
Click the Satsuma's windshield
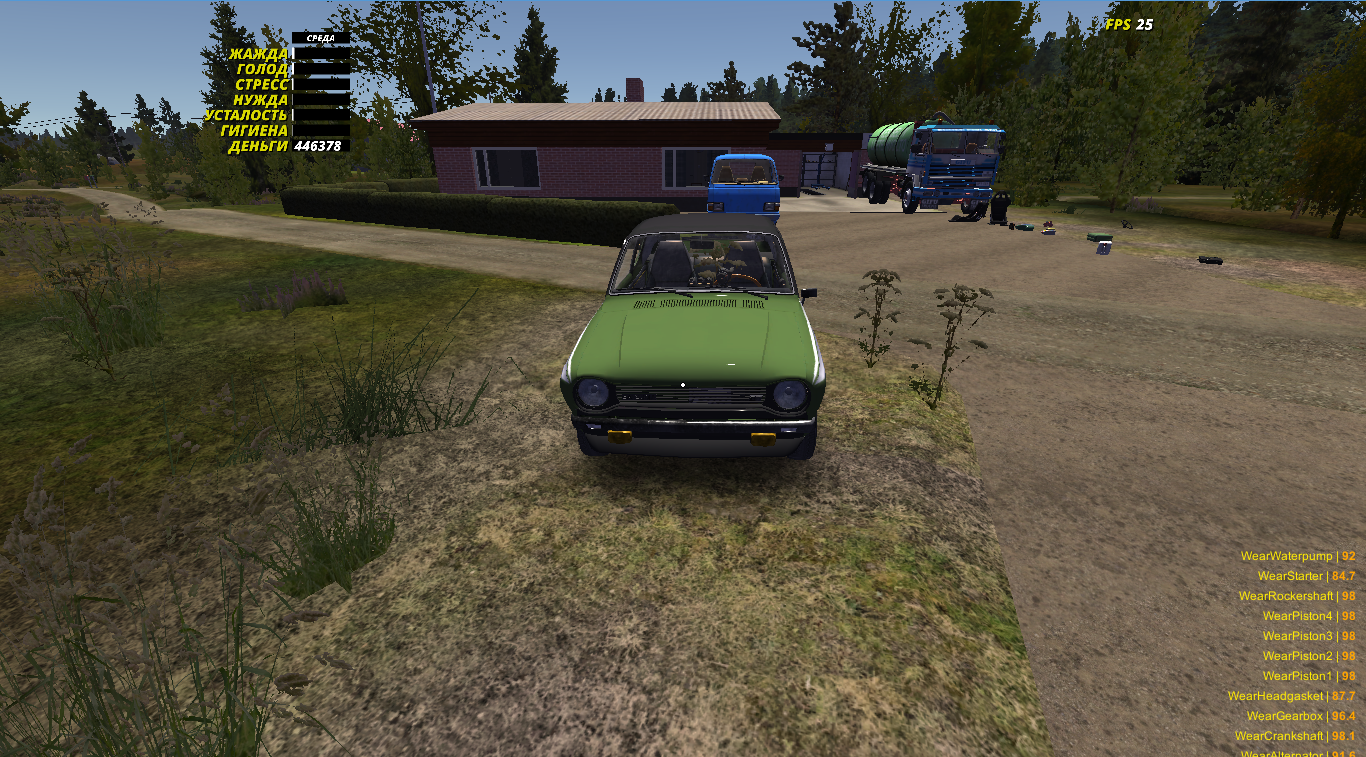point(700,265)
